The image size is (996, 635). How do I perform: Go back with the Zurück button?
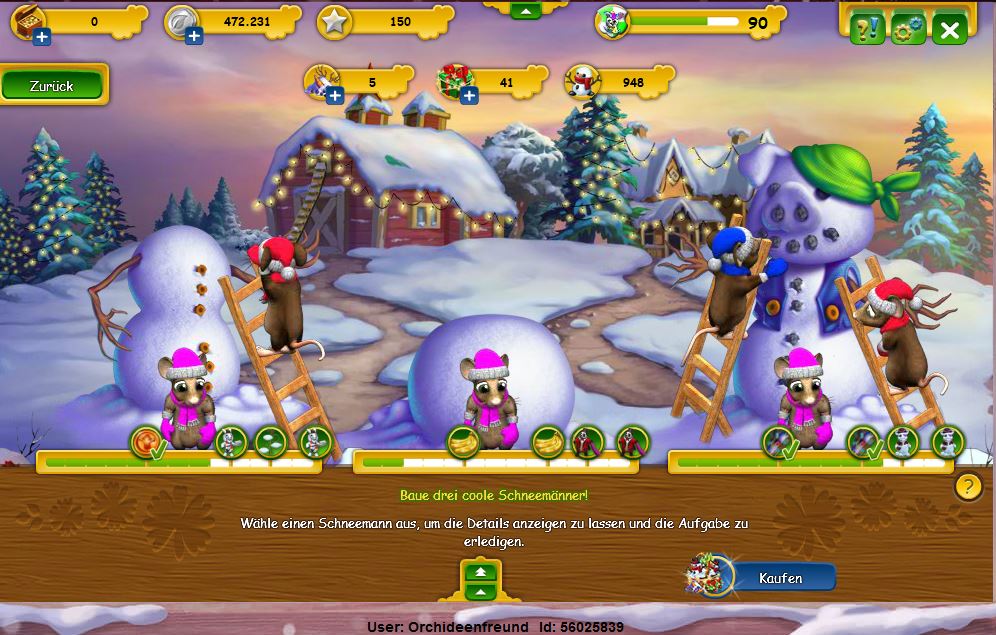[x=52, y=87]
